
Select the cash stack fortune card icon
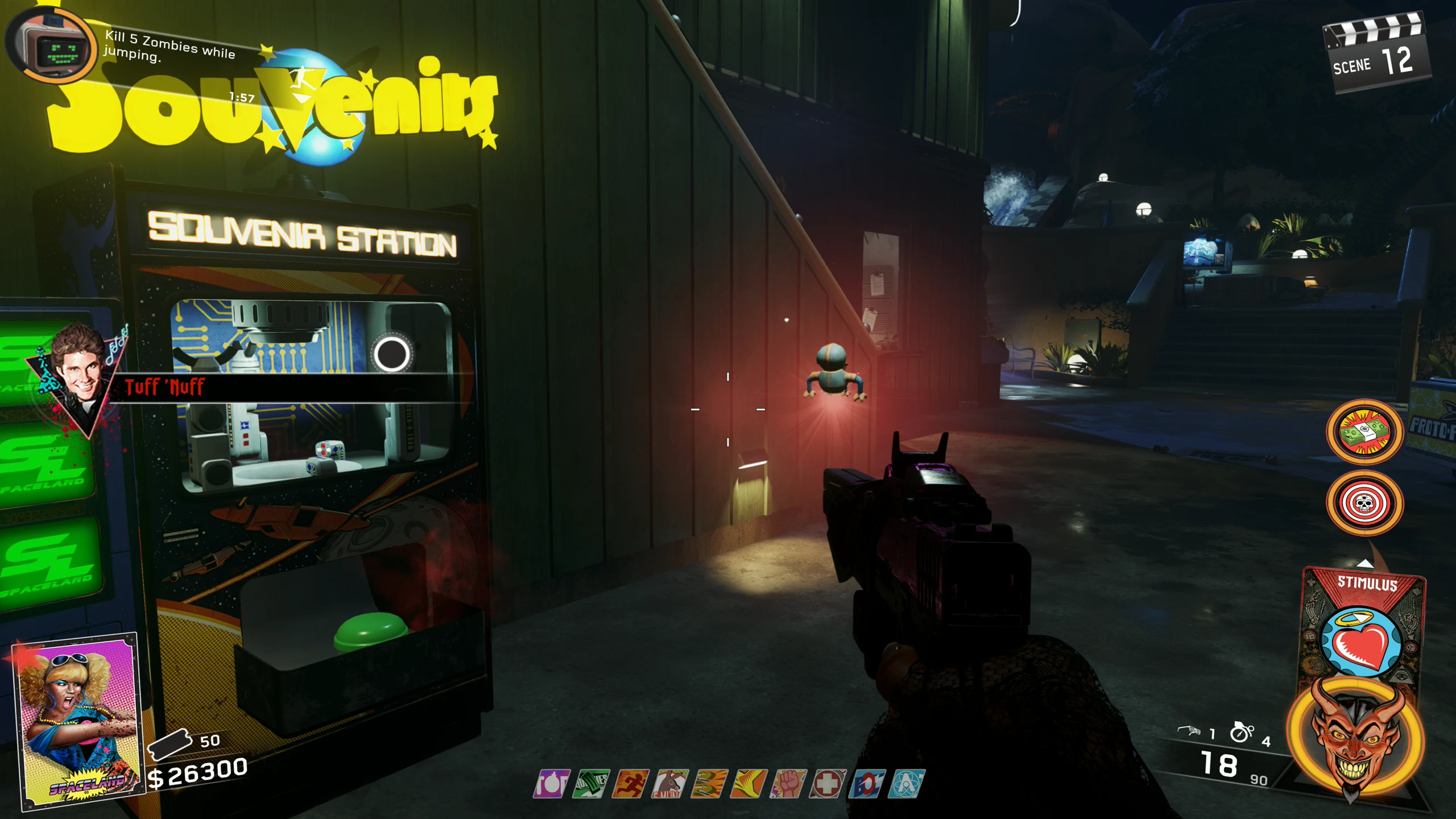tap(1364, 432)
